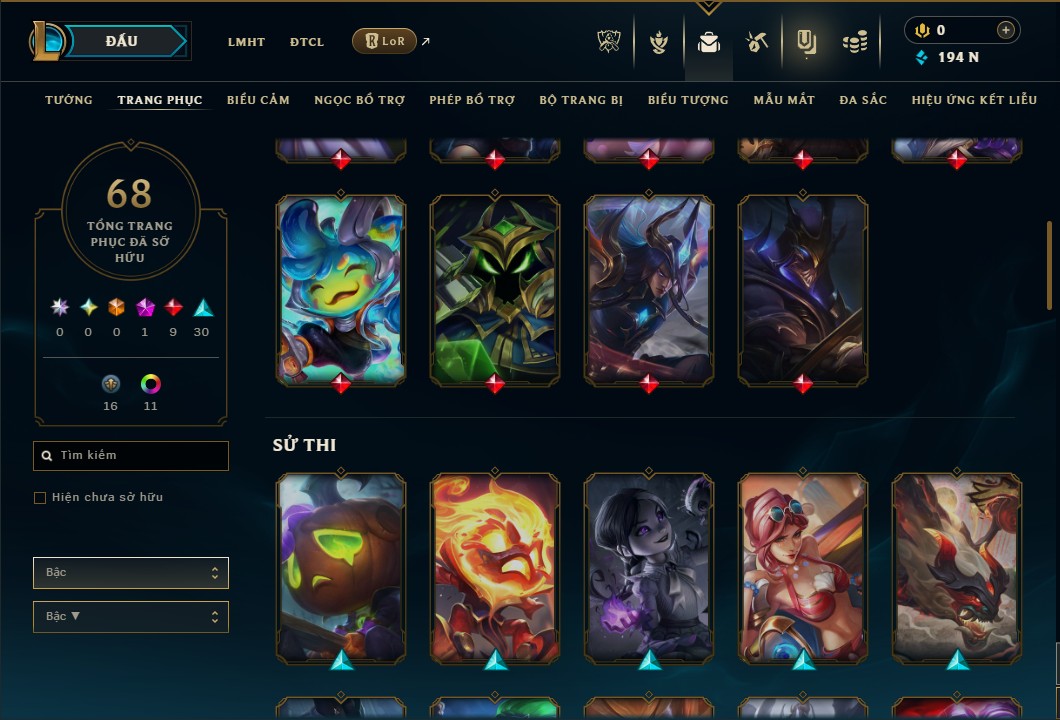Open the LoR external link

pos(385,41)
